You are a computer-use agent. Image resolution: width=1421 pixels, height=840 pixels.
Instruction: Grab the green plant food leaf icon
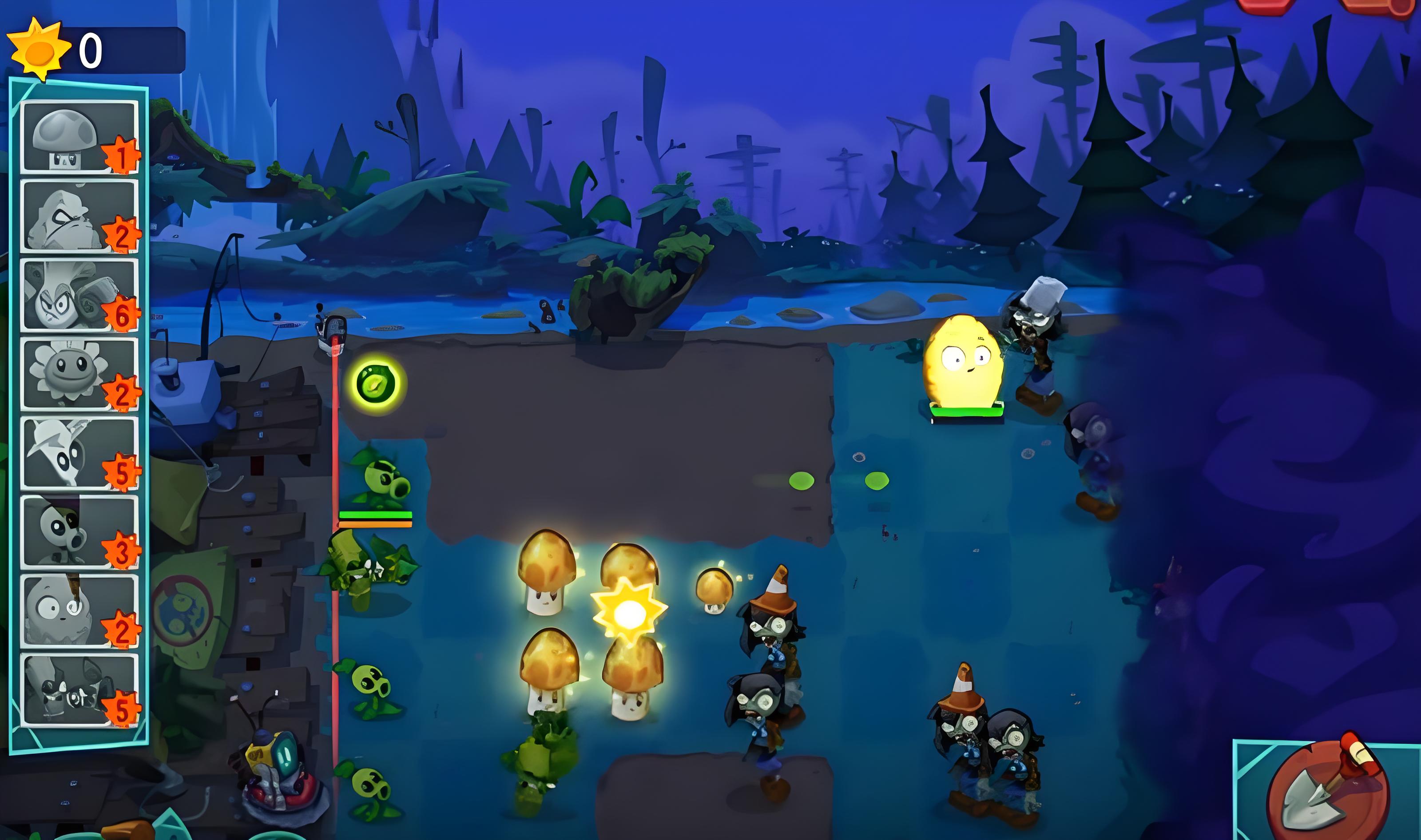[x=377, y=384]
